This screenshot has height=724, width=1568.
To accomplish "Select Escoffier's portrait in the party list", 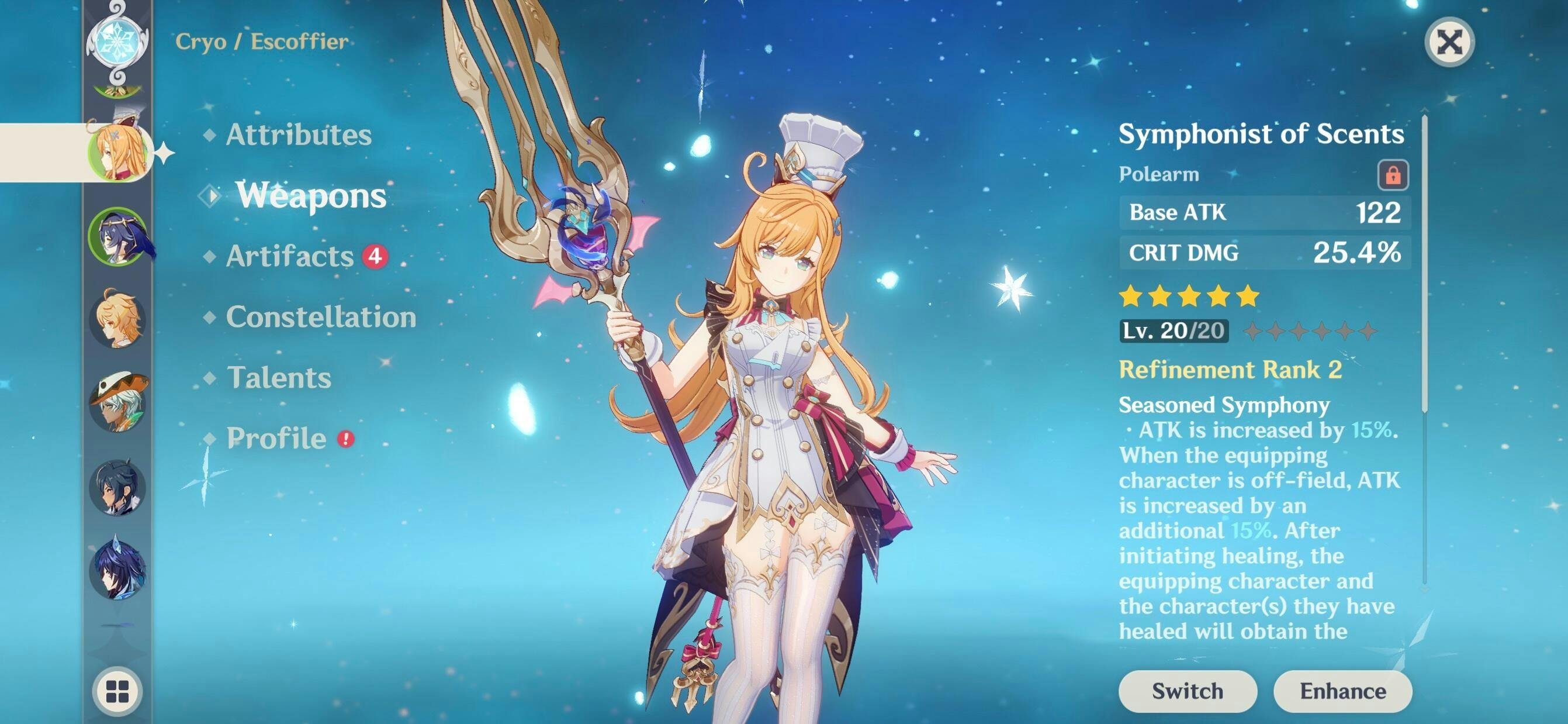I will click(x=117, y=151).
